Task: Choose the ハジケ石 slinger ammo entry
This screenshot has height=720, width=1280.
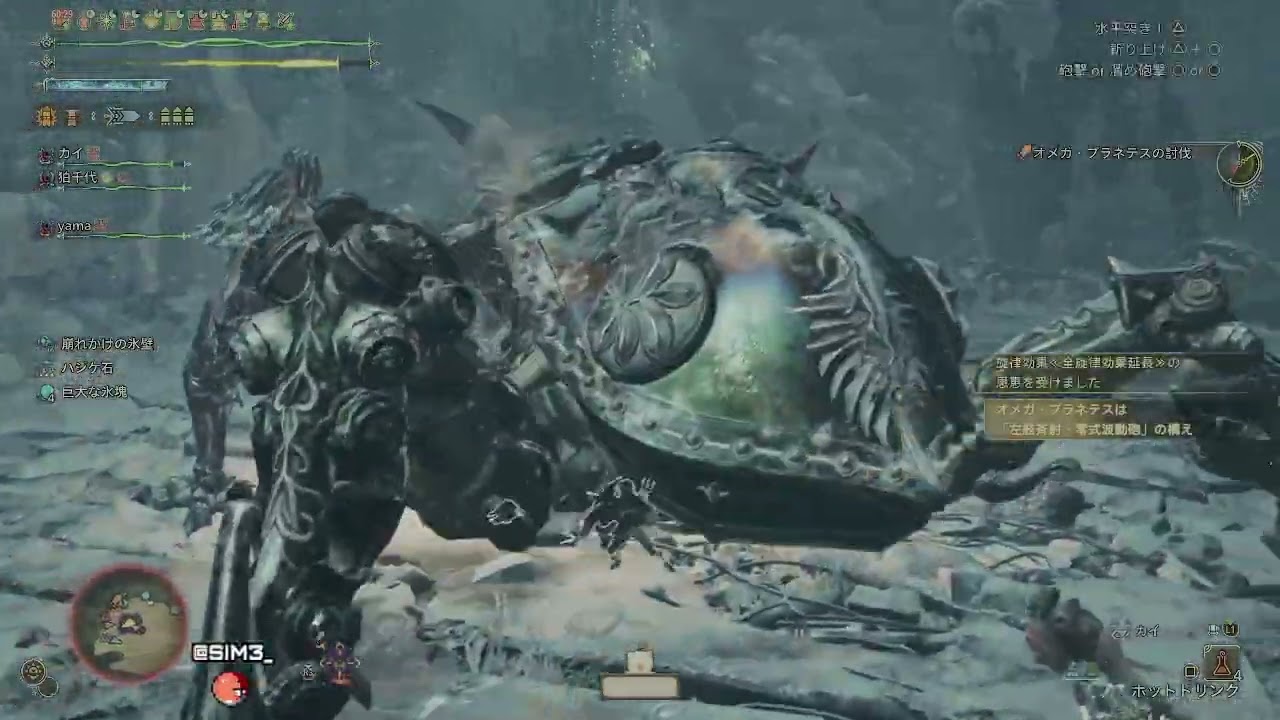Action: click(x=88, y=368)
